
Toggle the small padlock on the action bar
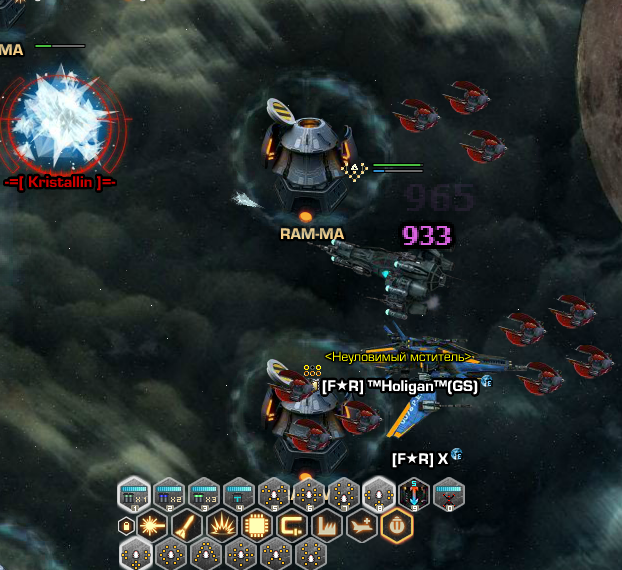coord(126,525)
